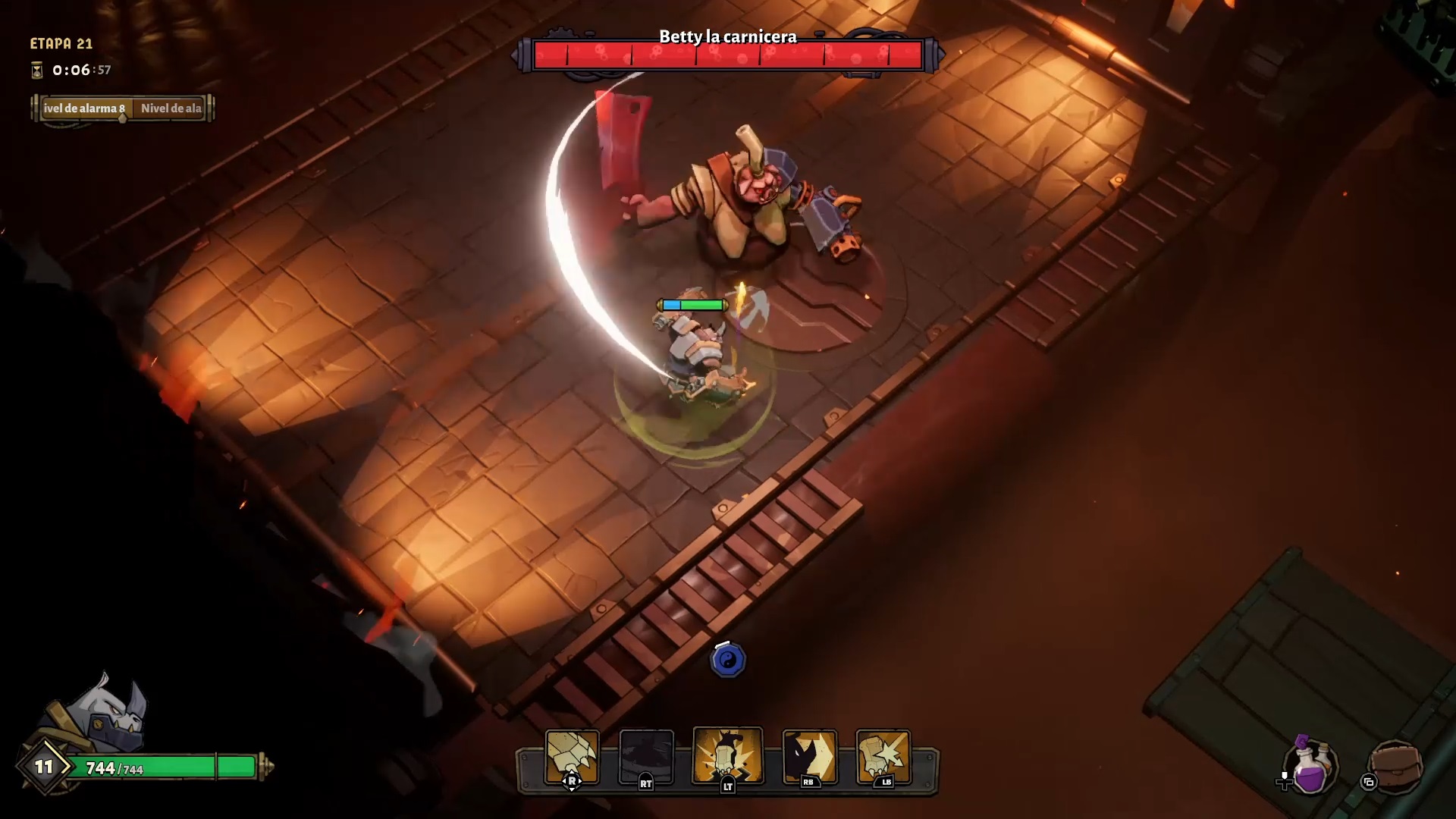The width and height of the screenshot is (1456, 819).
Task: Activate the fist punch burst ability
Action: (883, 755)
